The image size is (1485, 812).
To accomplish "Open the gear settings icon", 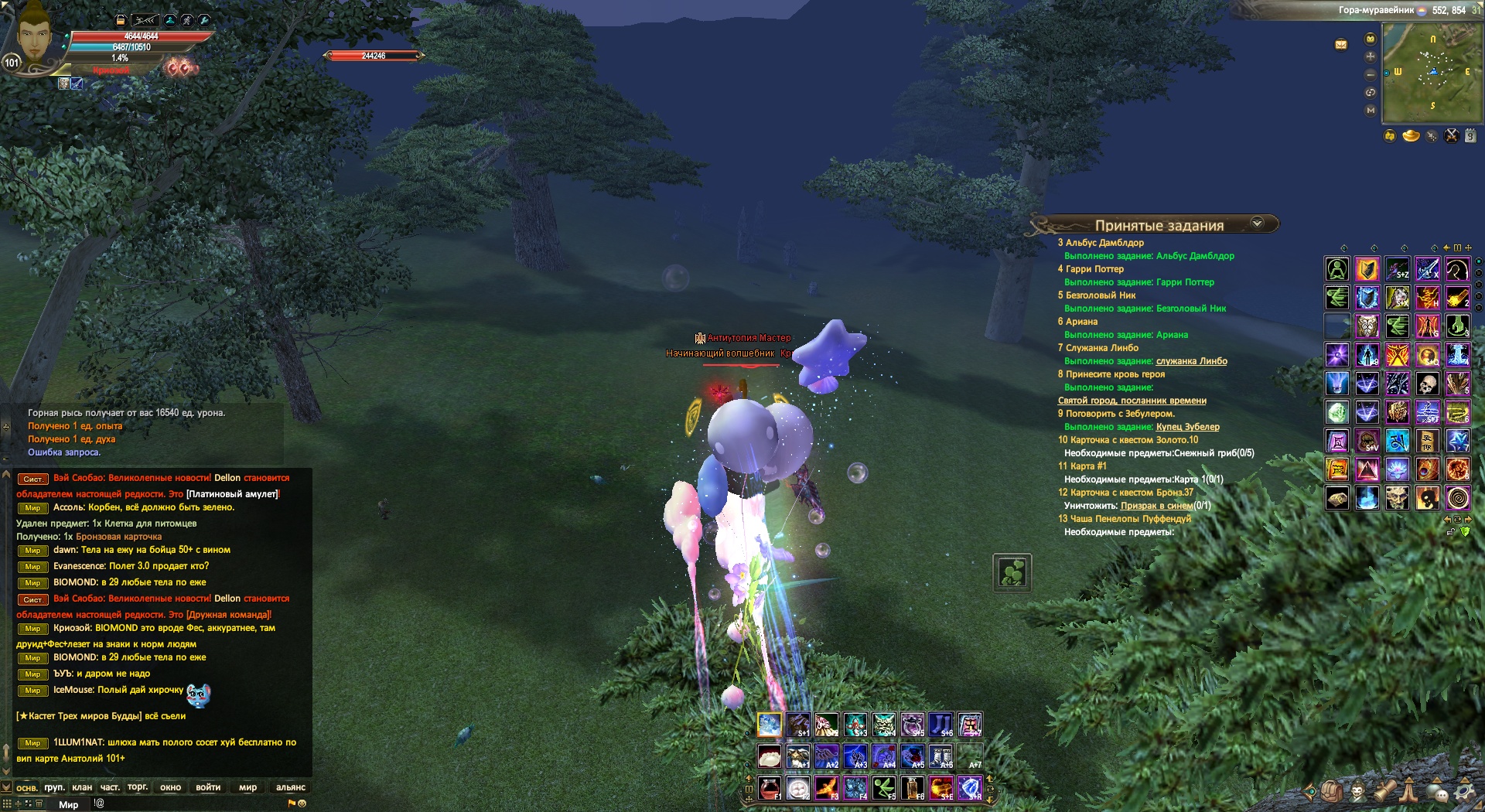I will pyautogui.click(x=1464, y=792).
